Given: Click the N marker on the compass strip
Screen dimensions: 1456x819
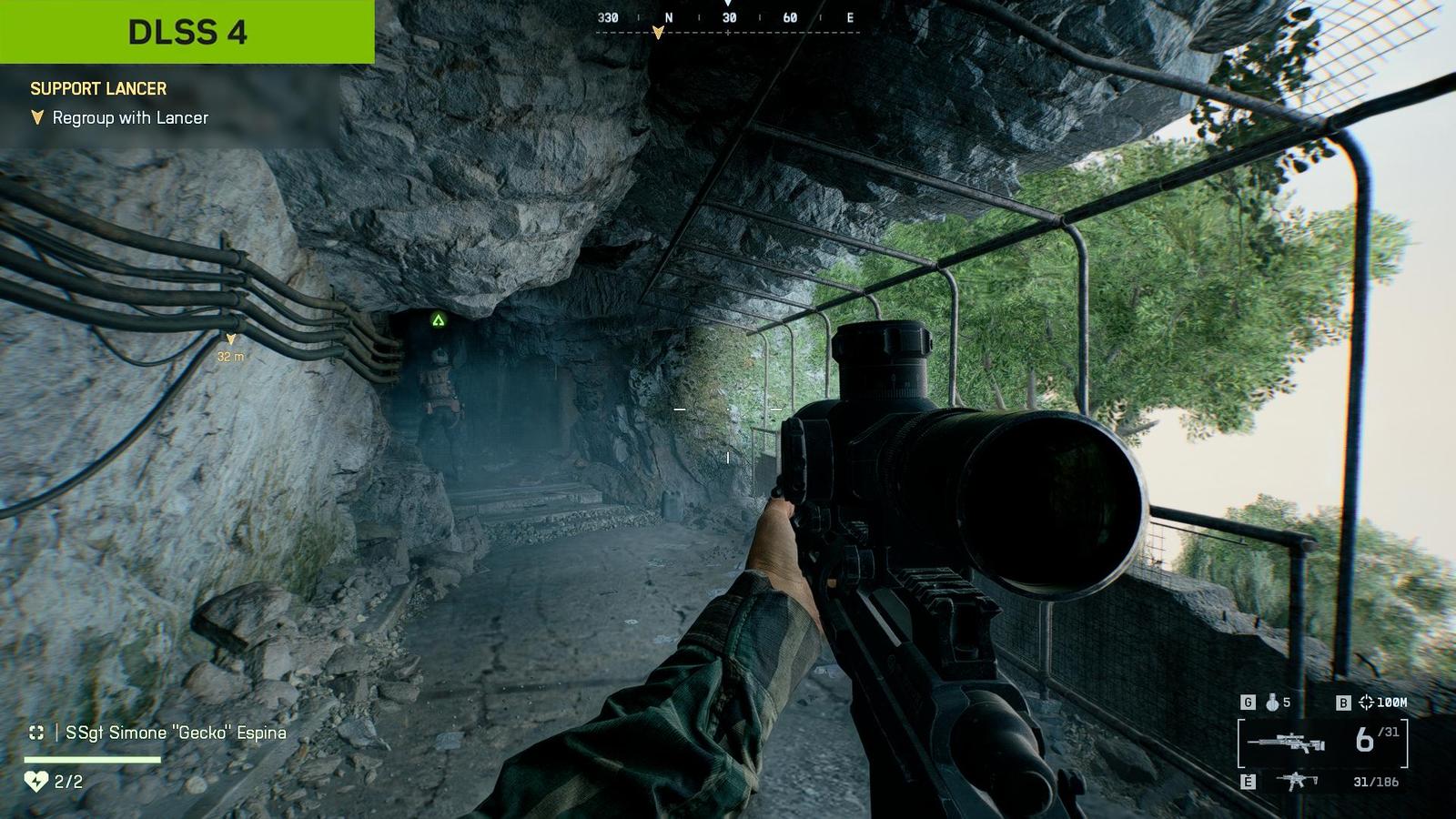Looking at the screenshot, I should coord(668,16).
